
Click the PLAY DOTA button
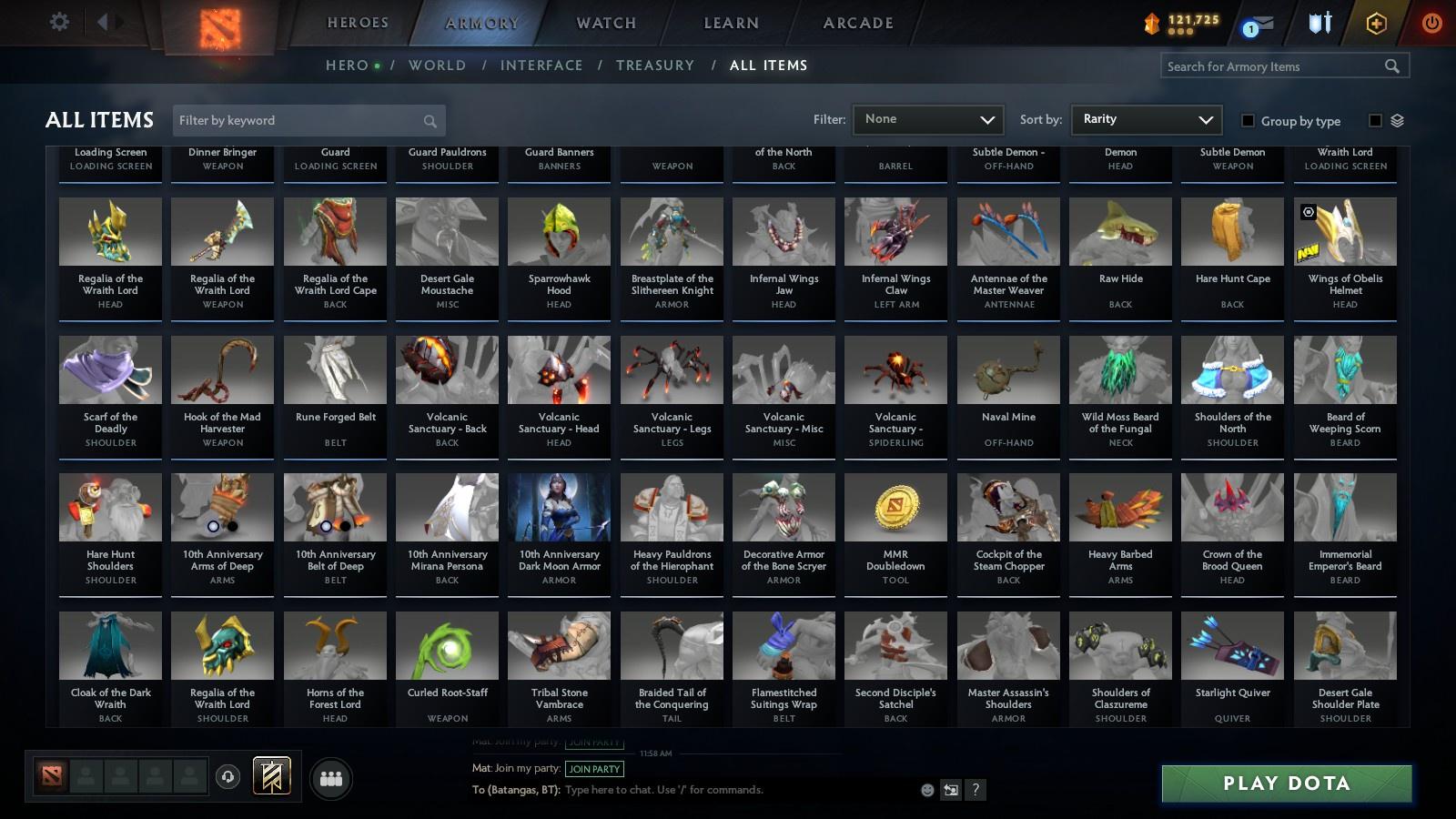(1285, 783)
